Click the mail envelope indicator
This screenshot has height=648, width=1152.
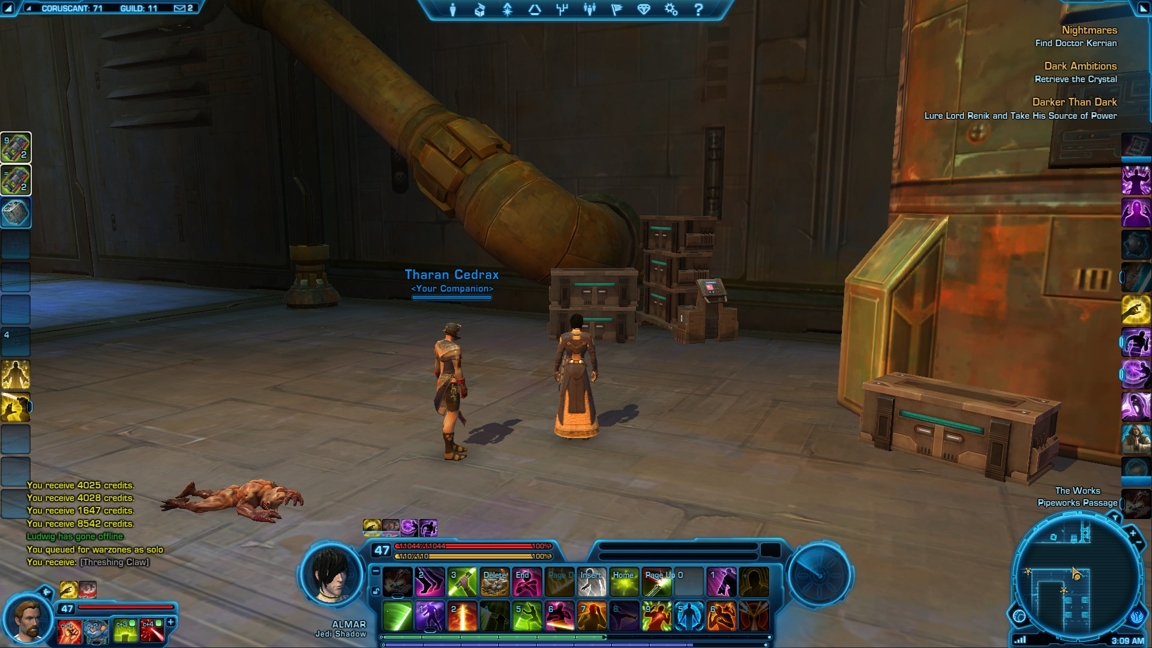(182, 8)
